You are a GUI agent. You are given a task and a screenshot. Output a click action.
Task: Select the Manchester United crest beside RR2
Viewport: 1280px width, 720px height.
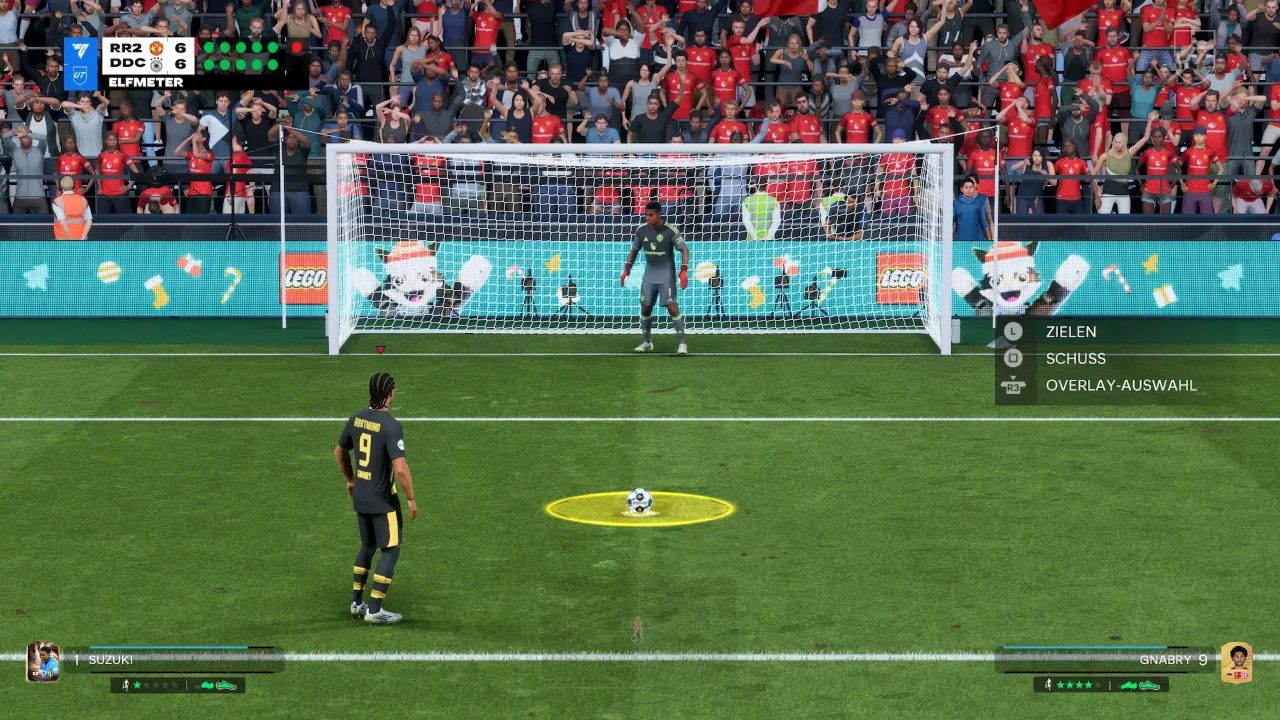(156, 48)
